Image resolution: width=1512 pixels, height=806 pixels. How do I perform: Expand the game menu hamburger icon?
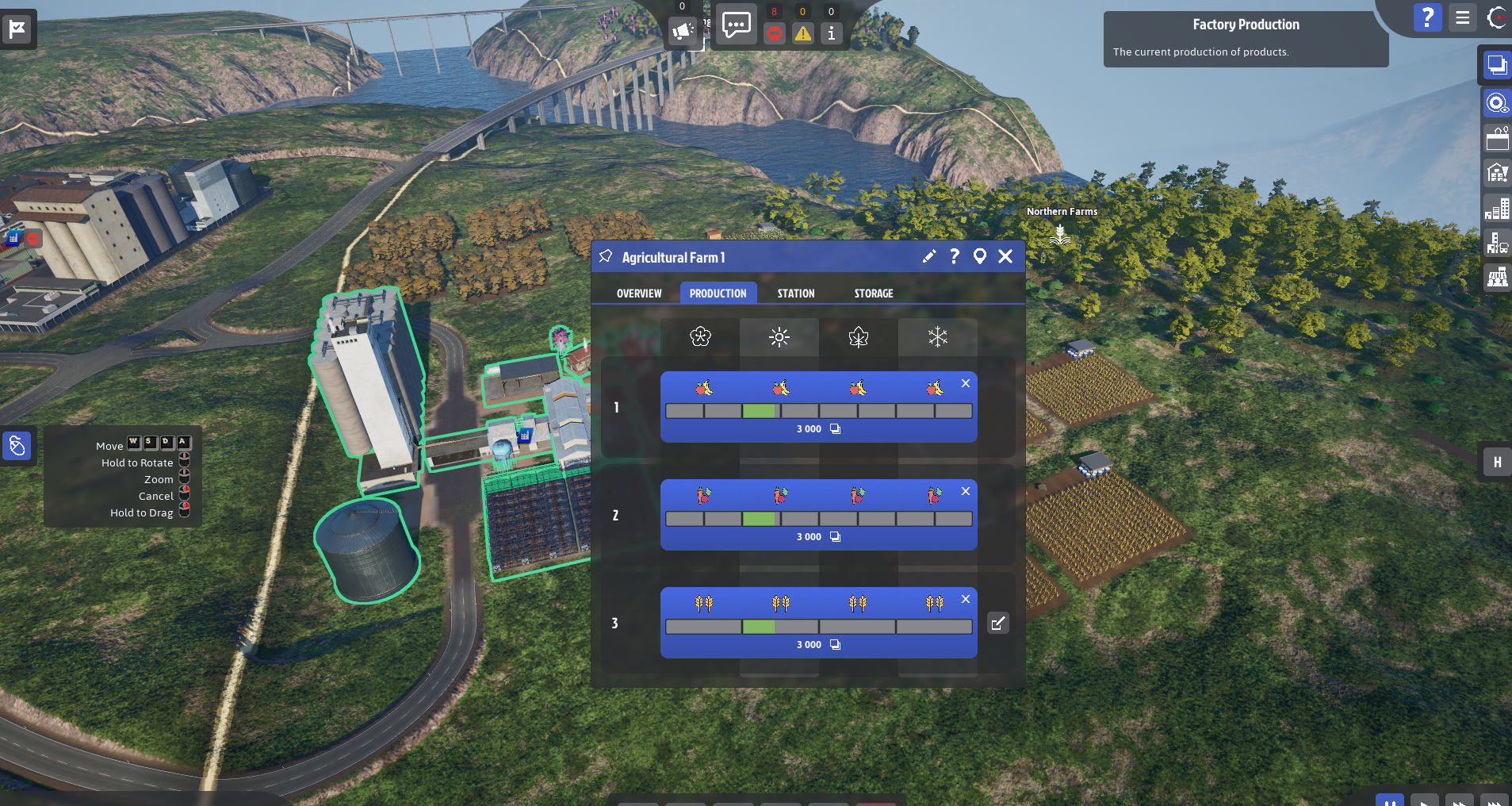(1463, 17)
